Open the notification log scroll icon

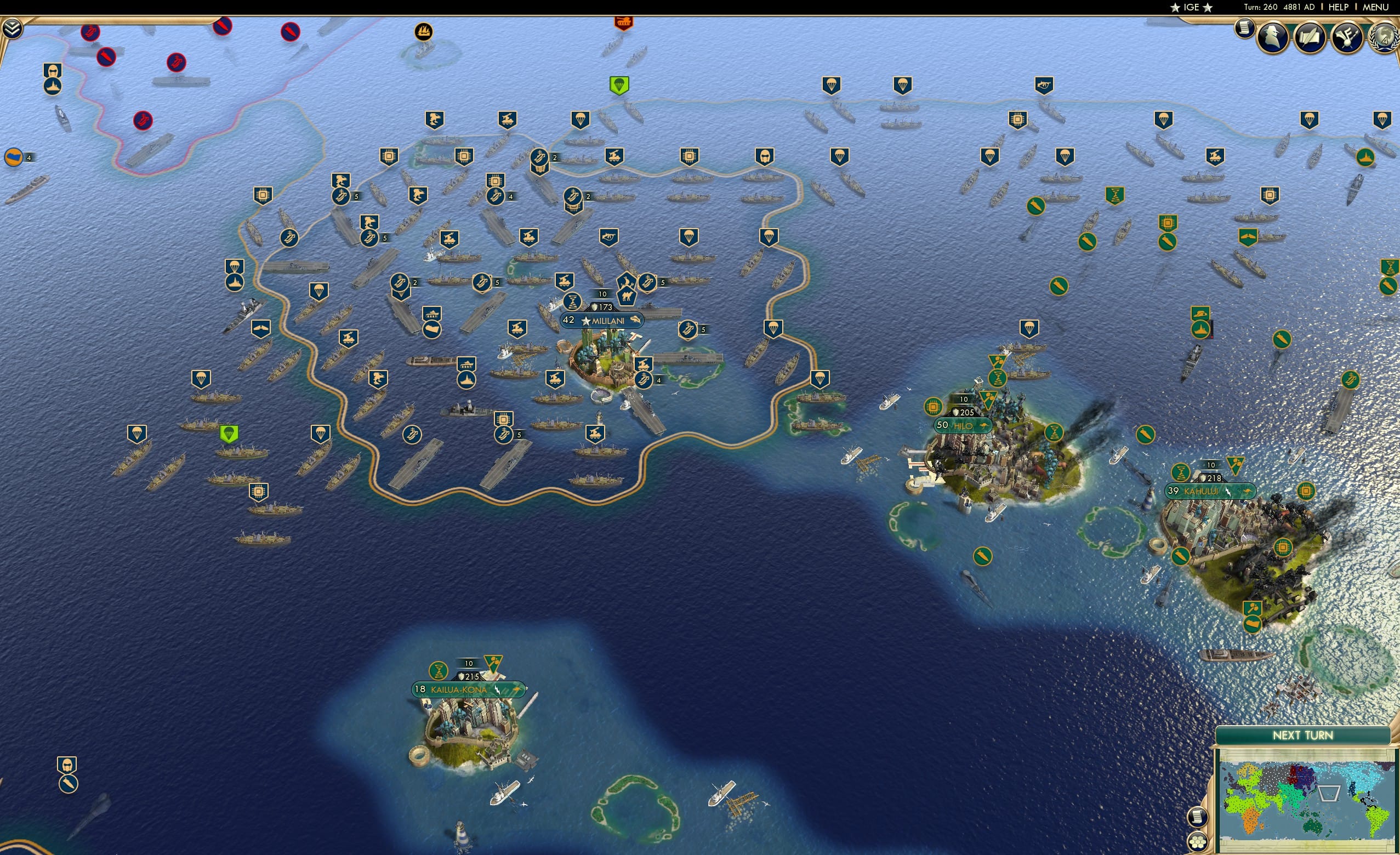[x=1245, y=31]
